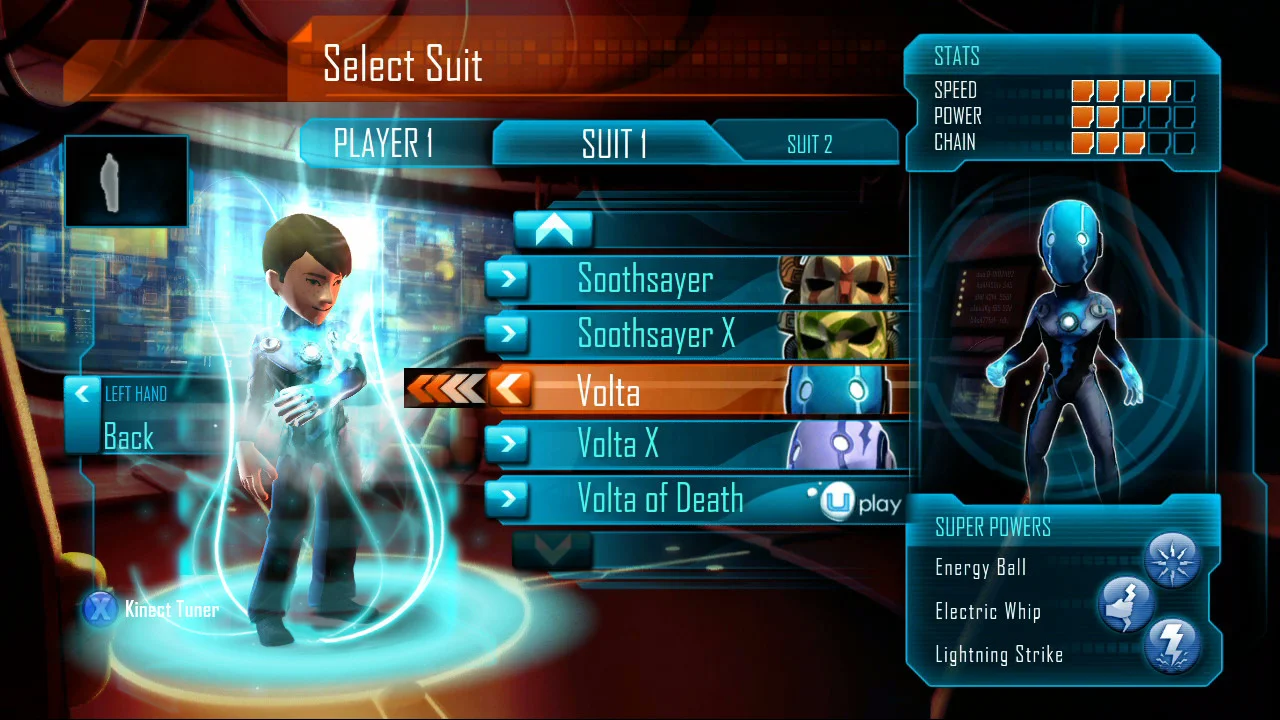Click the up arrow above the suit list
The height and width of the screenshot is (720, 1280).
pyautogui.click(x=554, y=229)
